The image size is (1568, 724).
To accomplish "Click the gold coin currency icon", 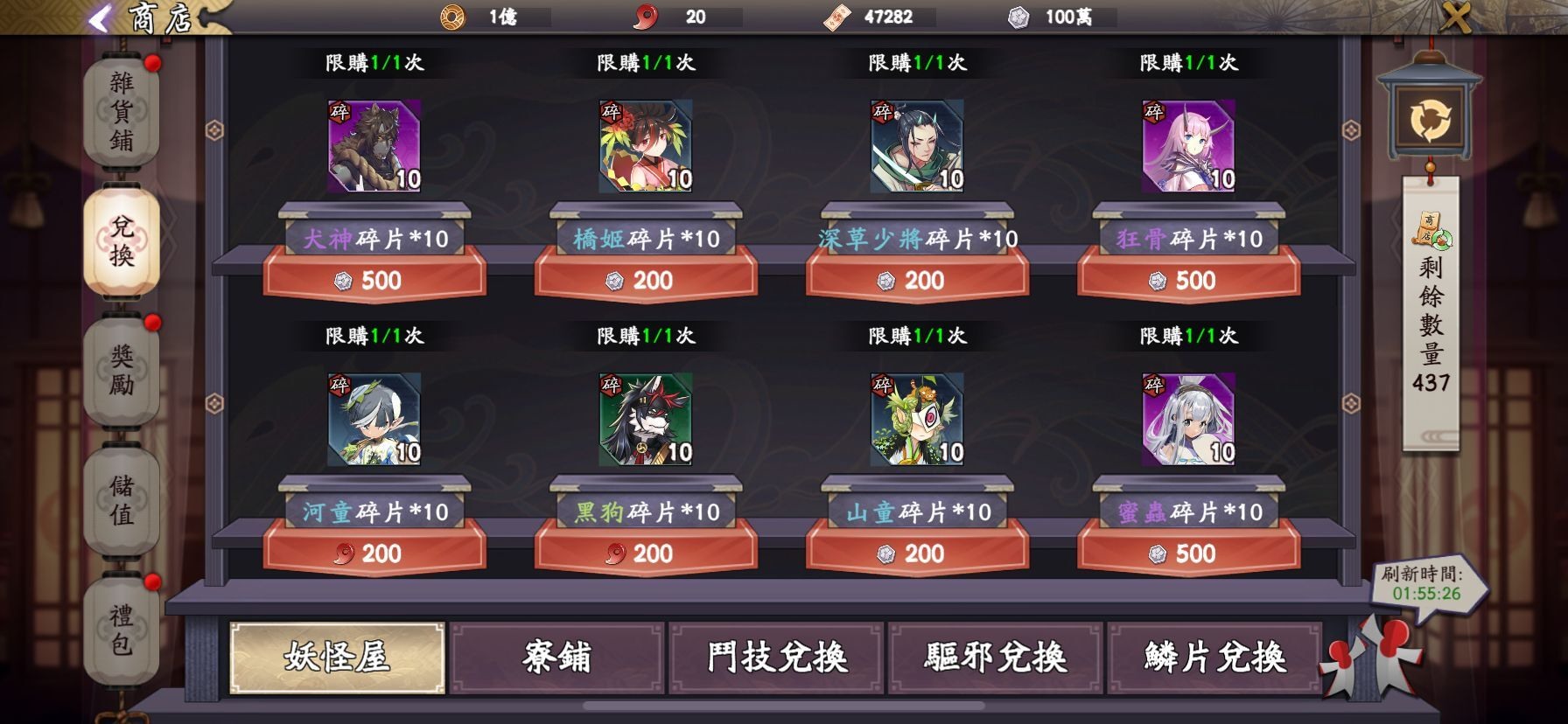I will tap(451, 15).
